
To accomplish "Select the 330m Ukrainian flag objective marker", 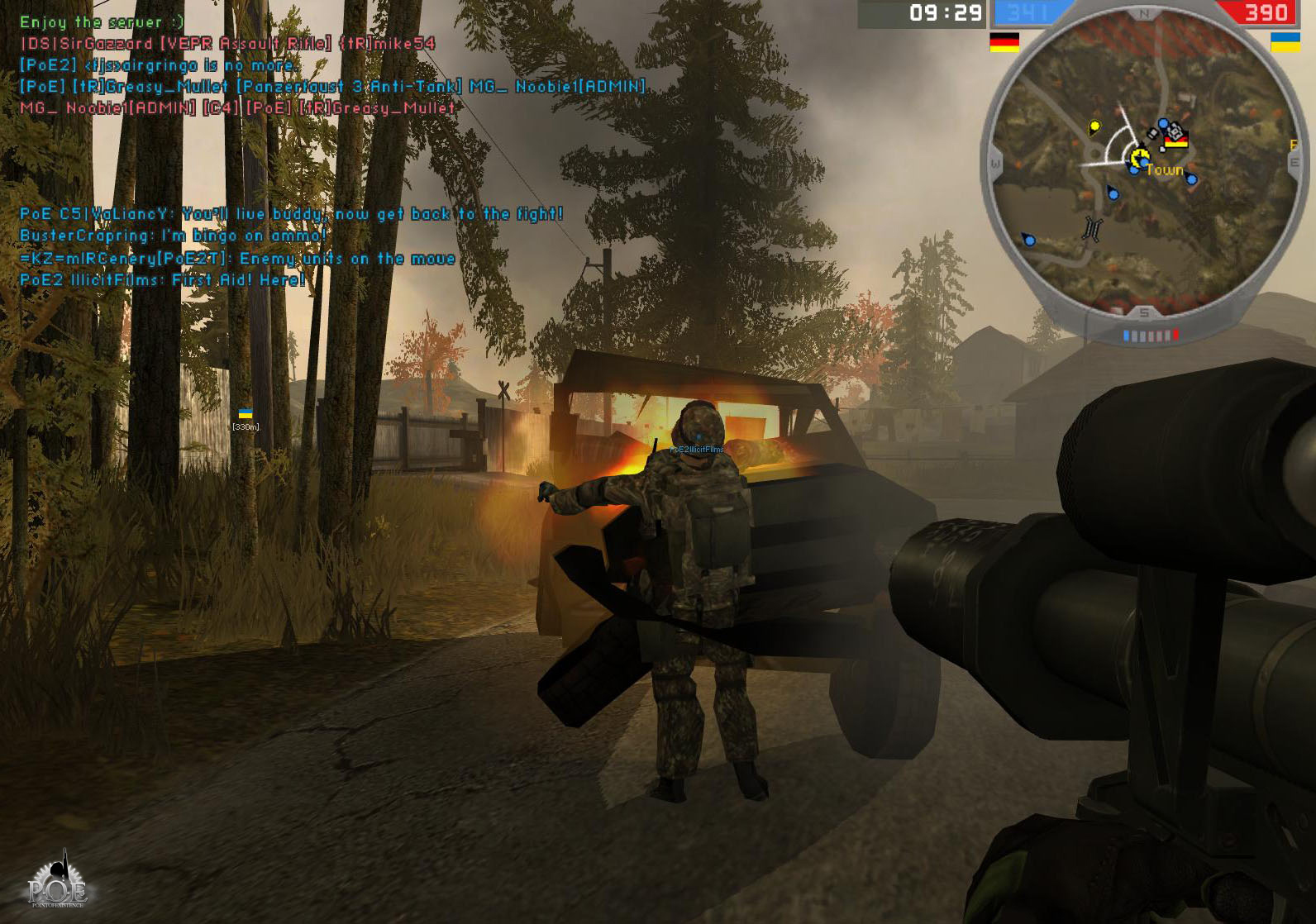I will pos(246,415).
